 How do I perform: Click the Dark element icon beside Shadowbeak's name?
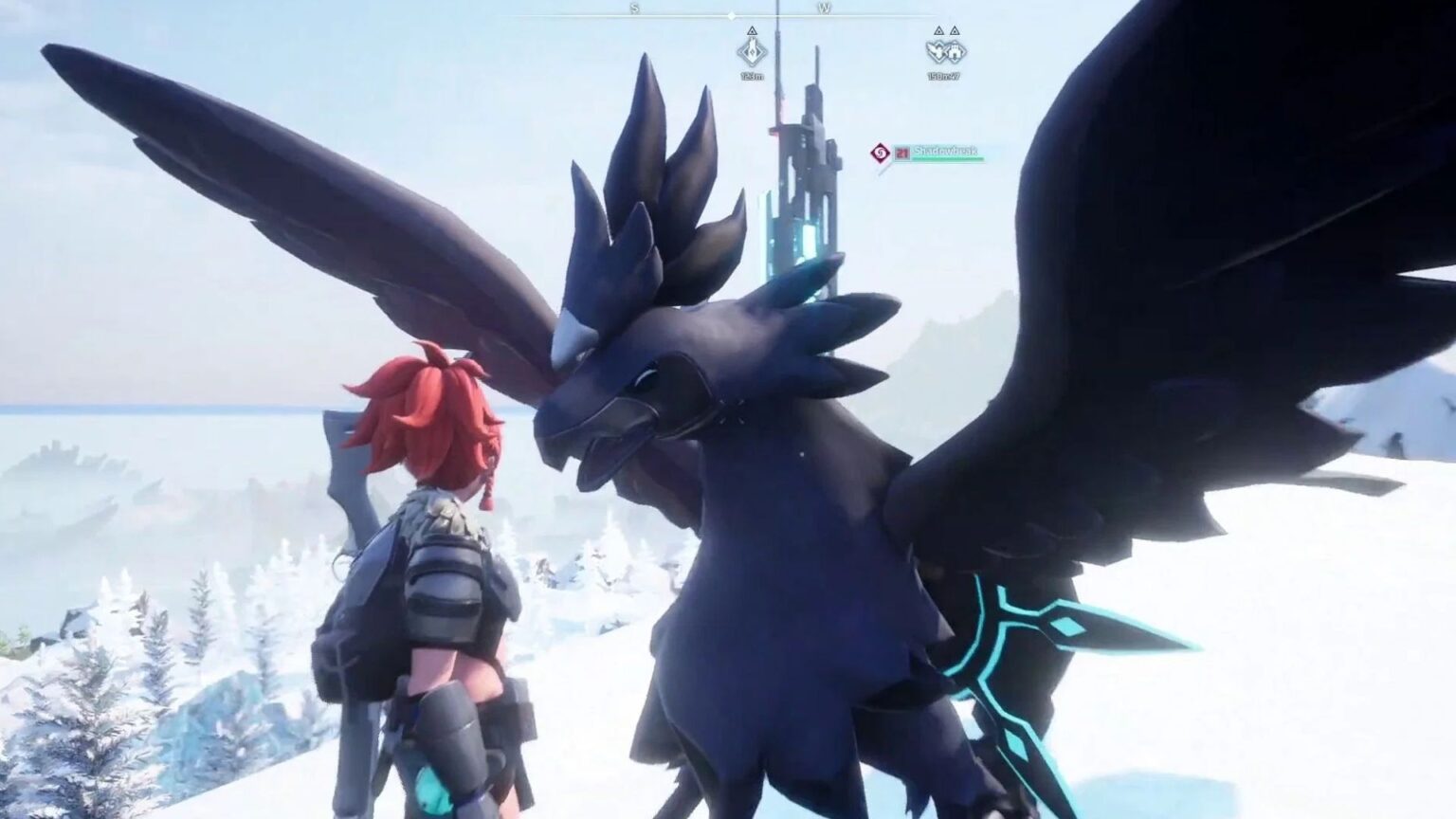(880, 151)
